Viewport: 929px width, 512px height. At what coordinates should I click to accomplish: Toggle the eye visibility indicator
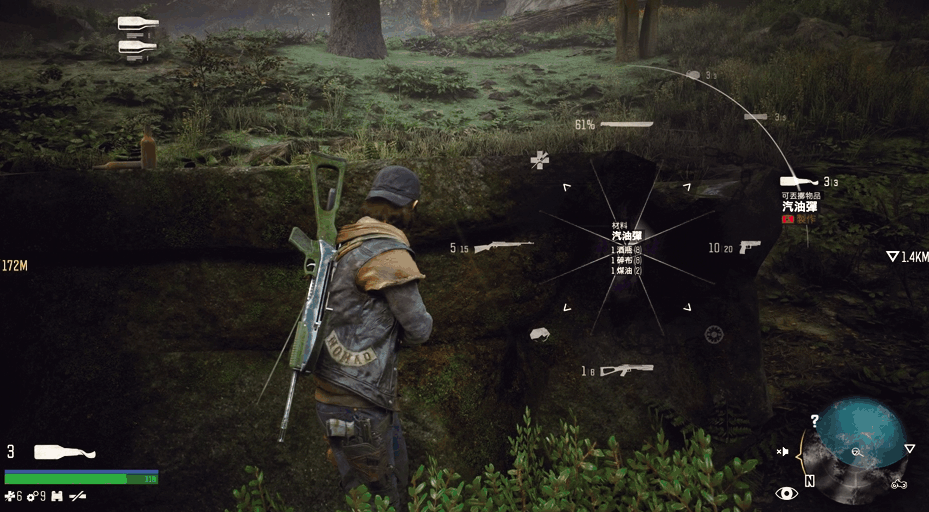point(786,492)
